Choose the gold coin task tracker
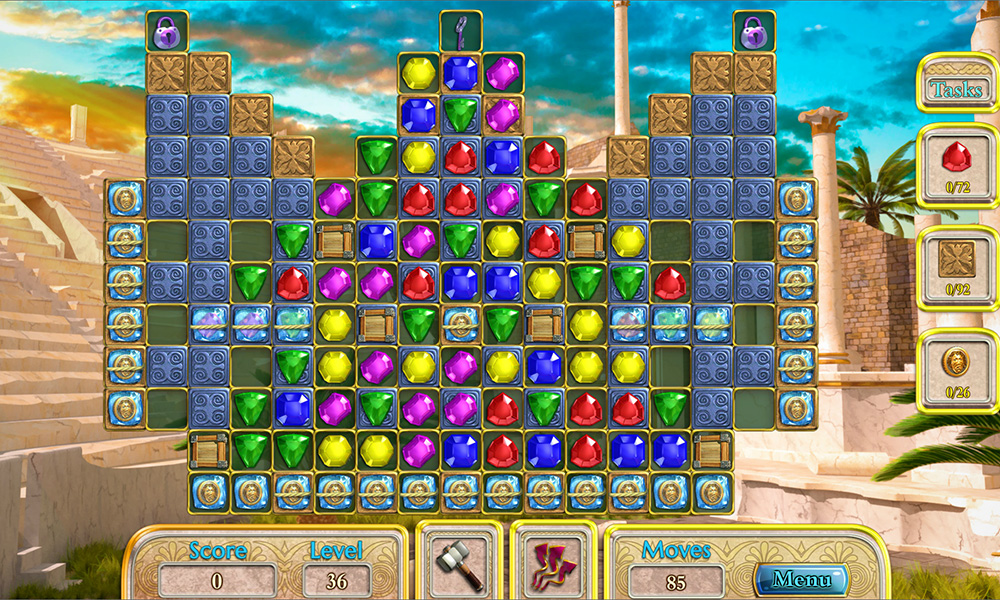The width and height of the screenshot is (1000, 600). tap(957, 370)
